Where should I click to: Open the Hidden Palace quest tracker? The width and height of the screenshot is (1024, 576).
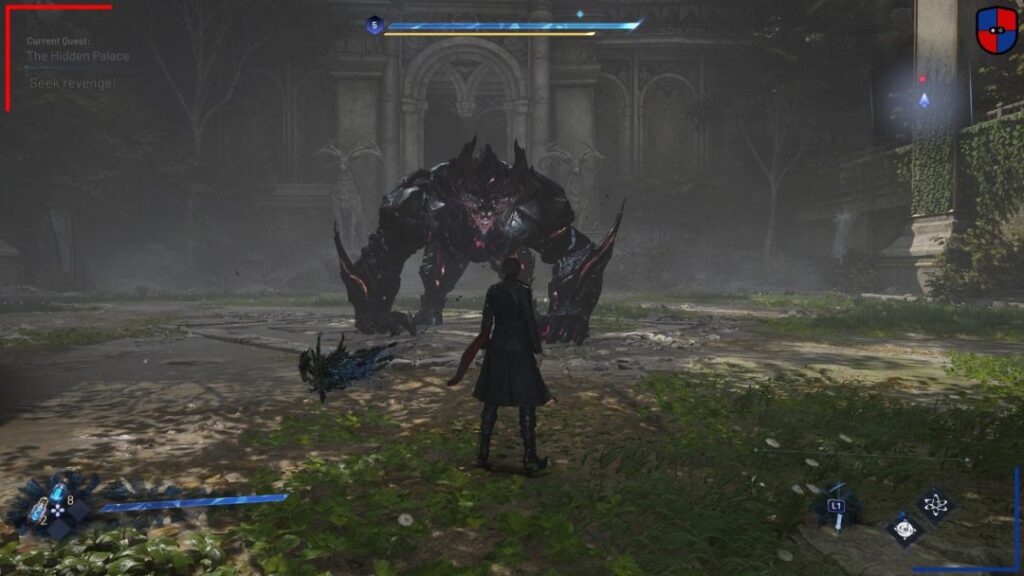78,57
